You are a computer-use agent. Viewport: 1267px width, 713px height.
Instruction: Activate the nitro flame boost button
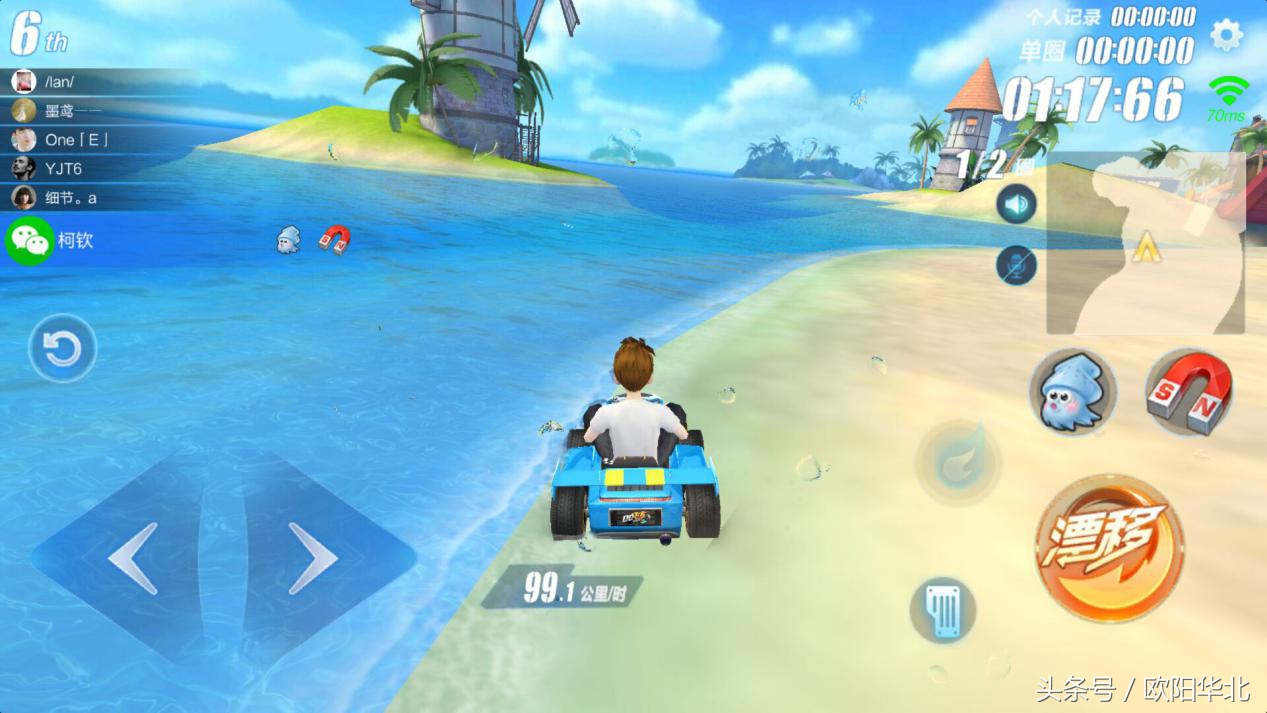click(959, 462)
